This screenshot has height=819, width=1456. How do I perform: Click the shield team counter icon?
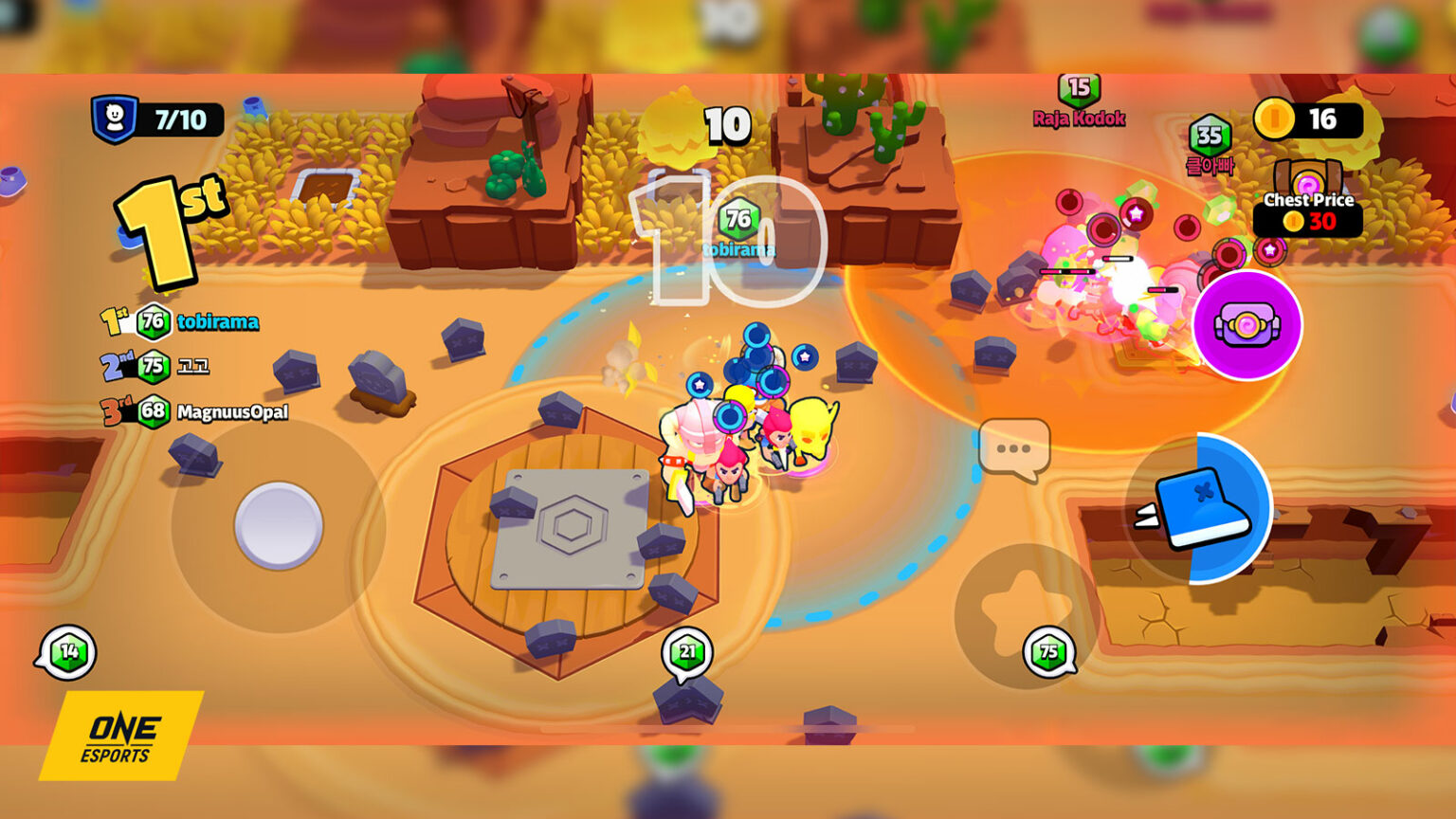pos(114,117)
